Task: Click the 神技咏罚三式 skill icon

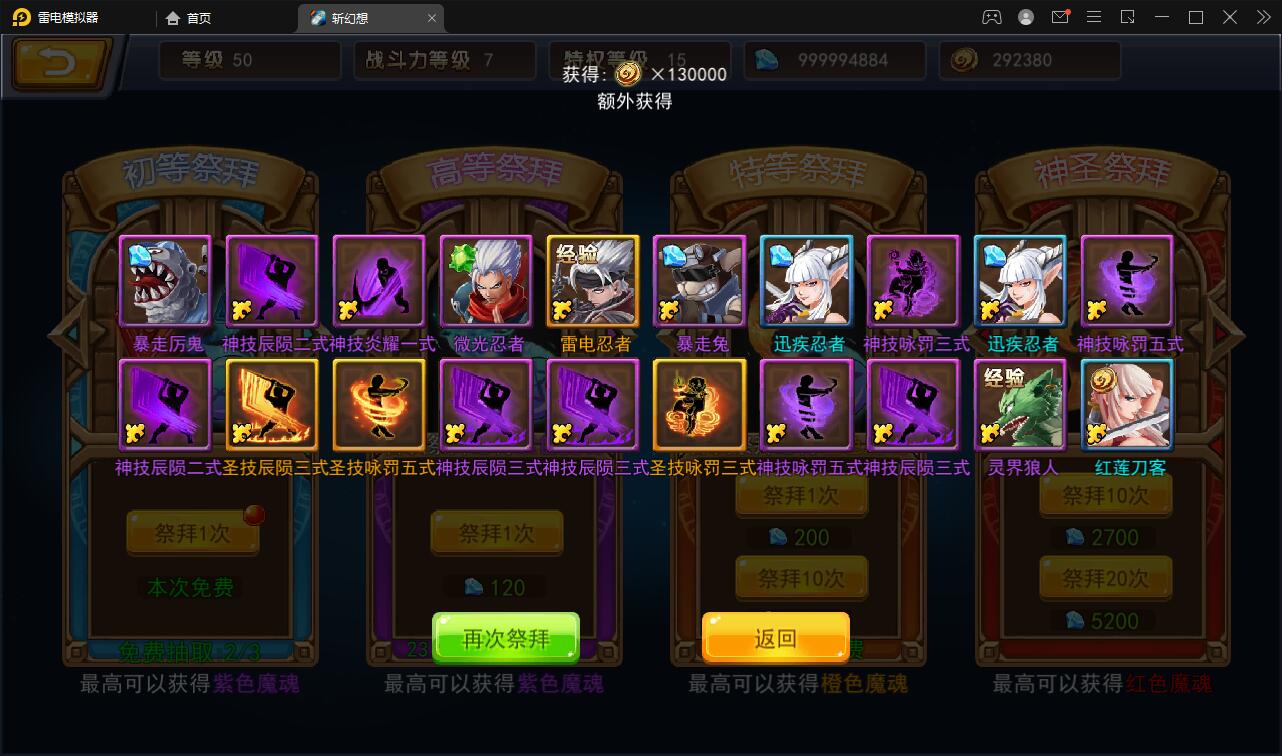Action: tap(913, 280)
